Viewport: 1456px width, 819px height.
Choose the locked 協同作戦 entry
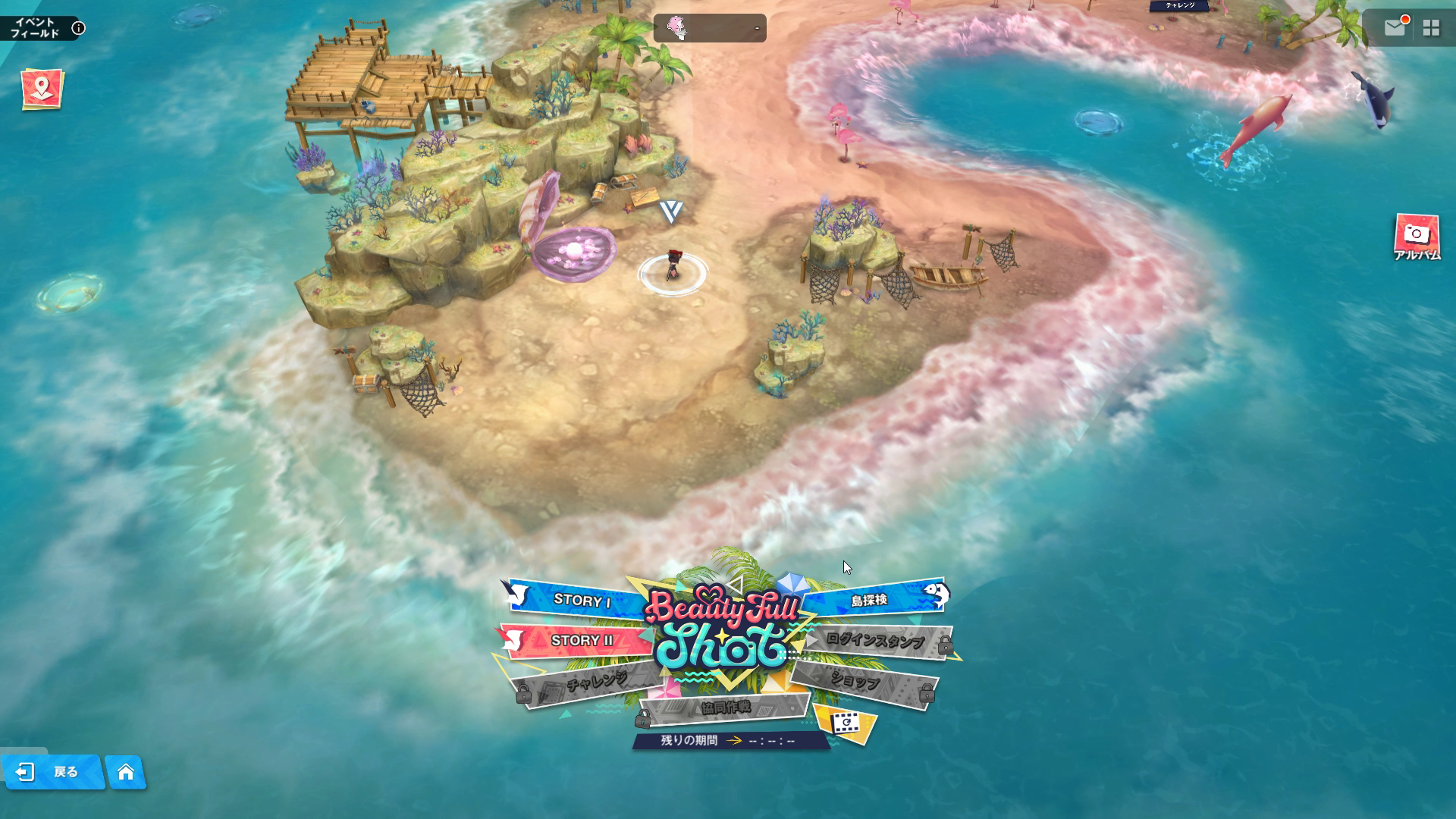(725, 708)
